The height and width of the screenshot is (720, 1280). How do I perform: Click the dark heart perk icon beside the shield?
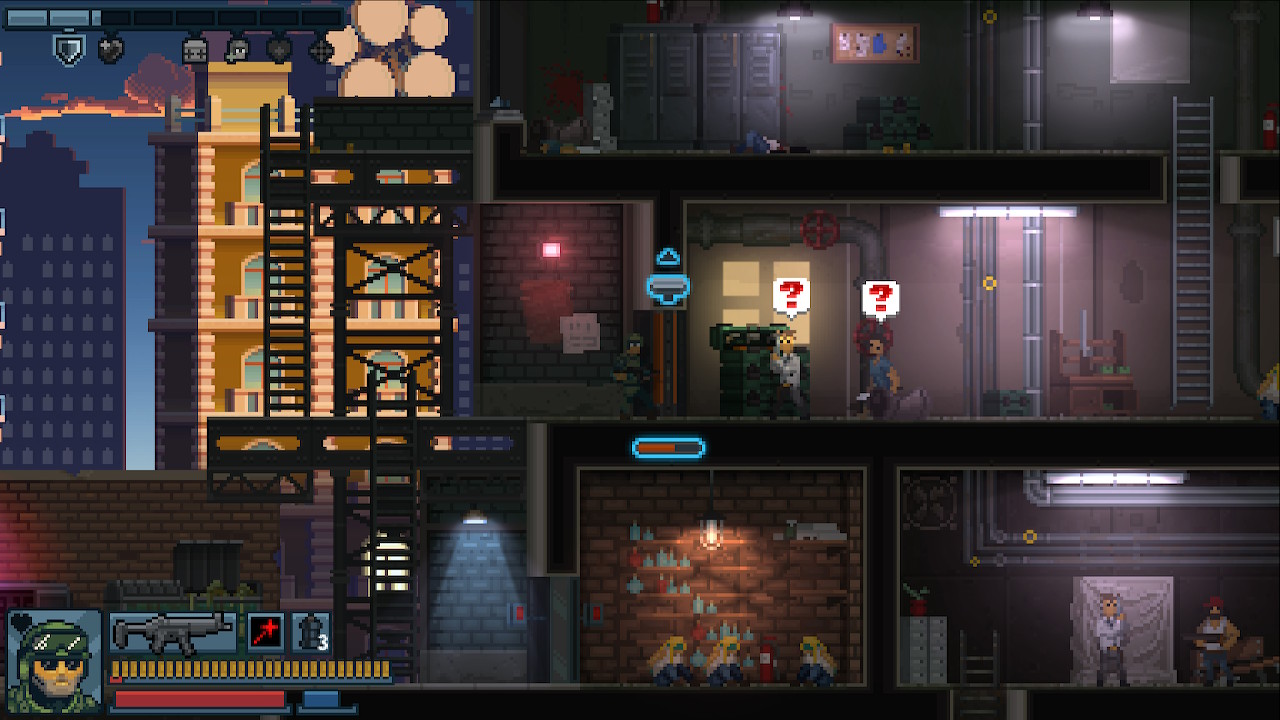(111, 50)
